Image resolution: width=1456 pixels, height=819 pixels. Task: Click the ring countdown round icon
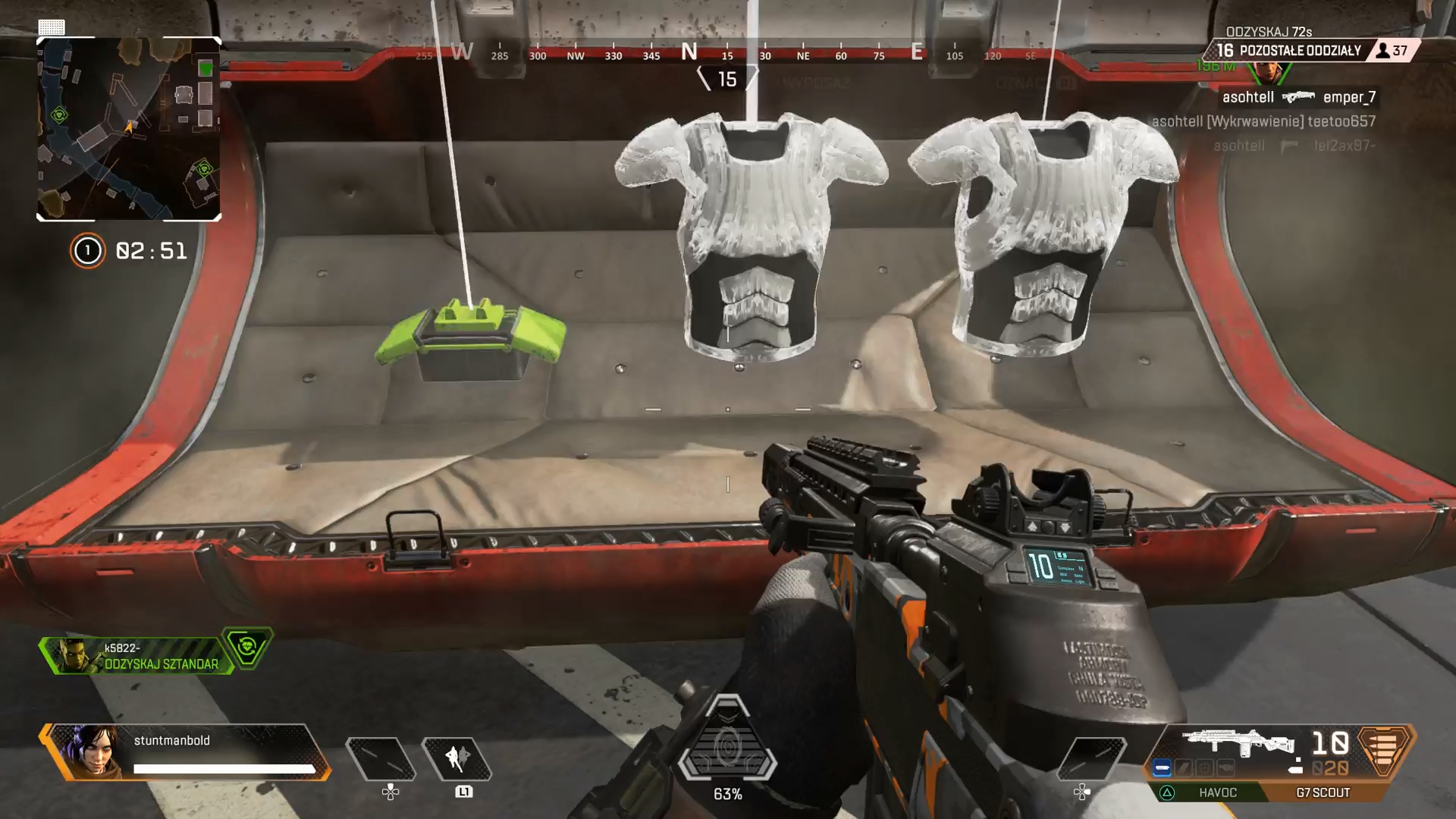(x=87, y=250)
